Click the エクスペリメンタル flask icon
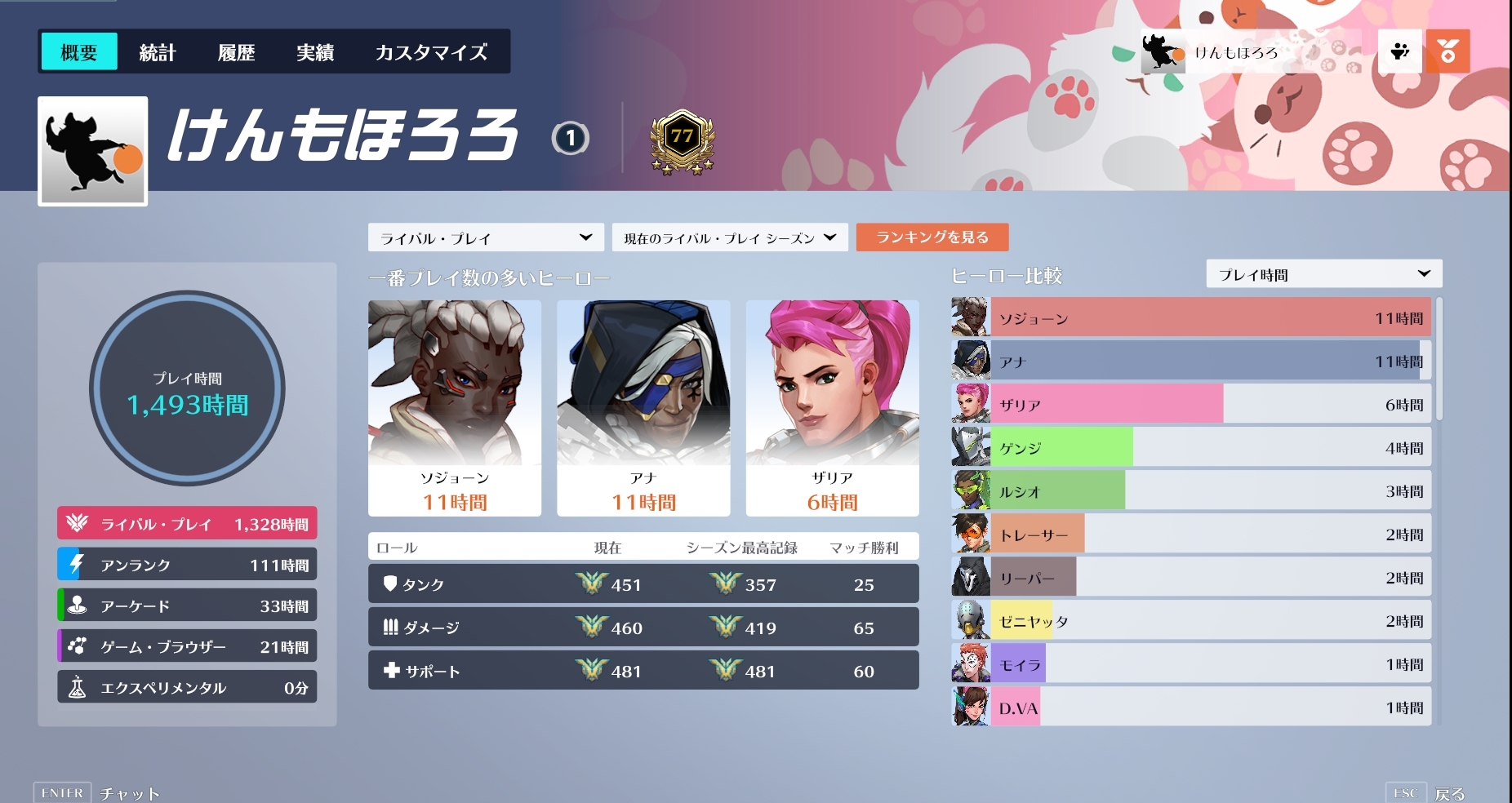Image resolution: width=1512 pixels, height=803 pixels. click(x=78, y=686)
